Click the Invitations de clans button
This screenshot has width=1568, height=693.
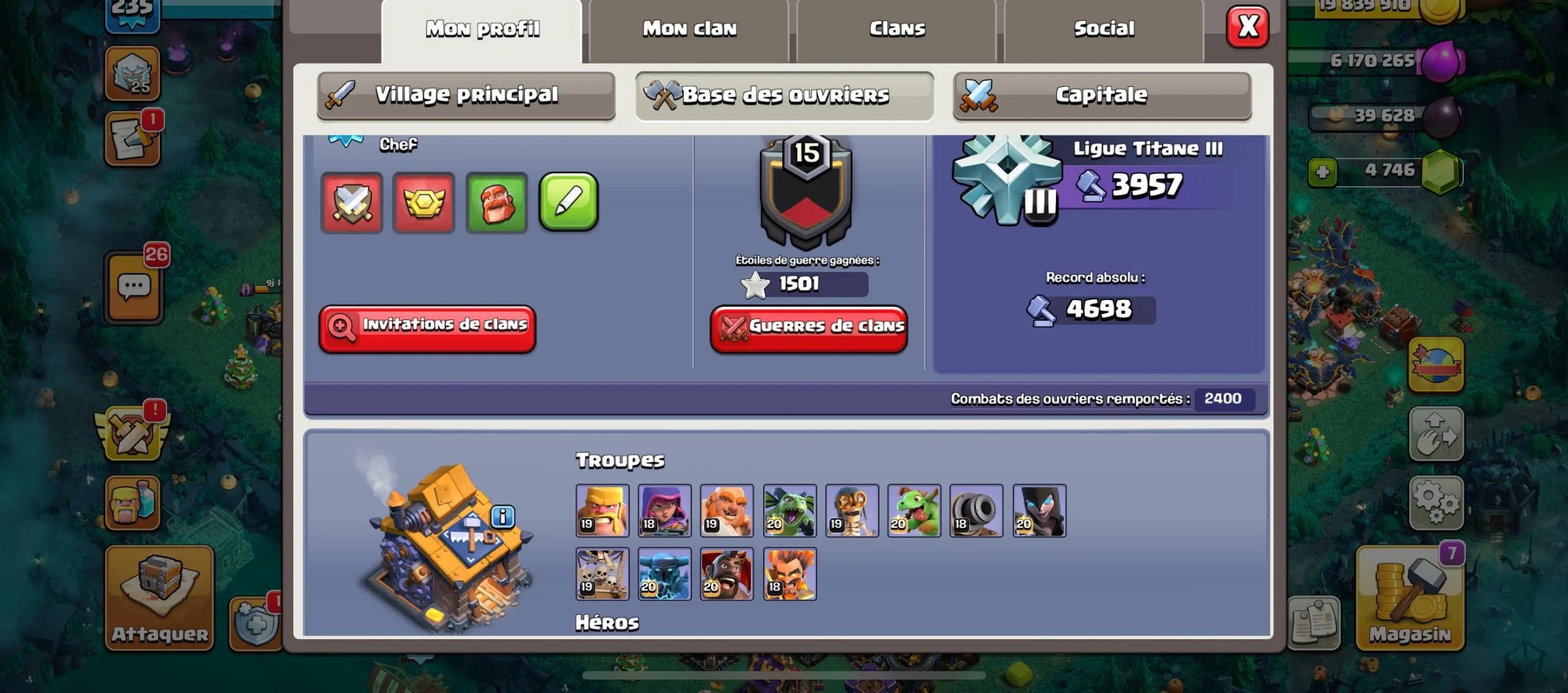click(x=427, y=327)
